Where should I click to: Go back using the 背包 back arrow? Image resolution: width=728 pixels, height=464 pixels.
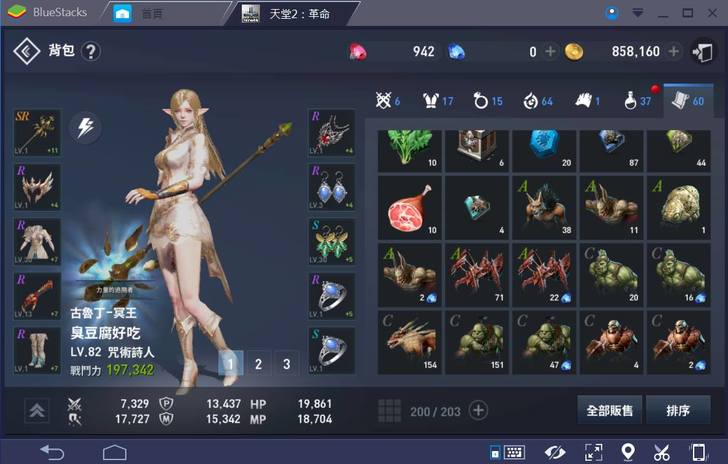[27, 51]
